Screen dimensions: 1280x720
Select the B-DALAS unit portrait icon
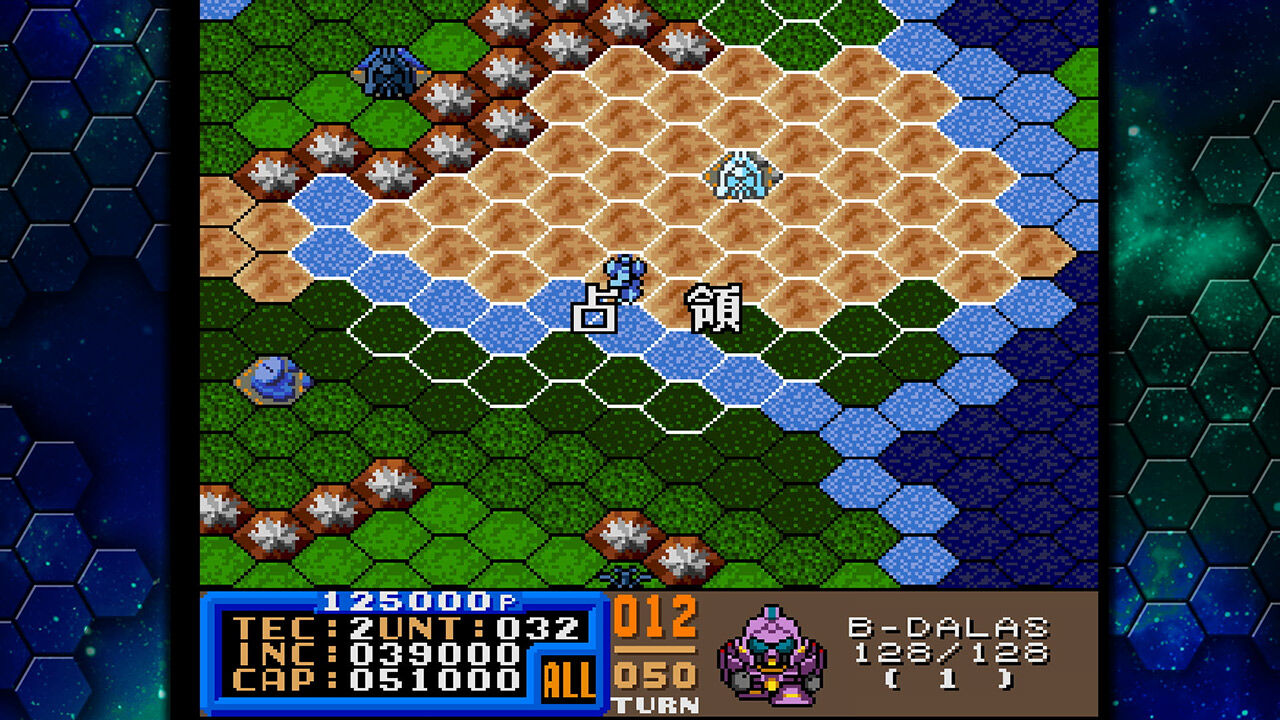point(775,657)
